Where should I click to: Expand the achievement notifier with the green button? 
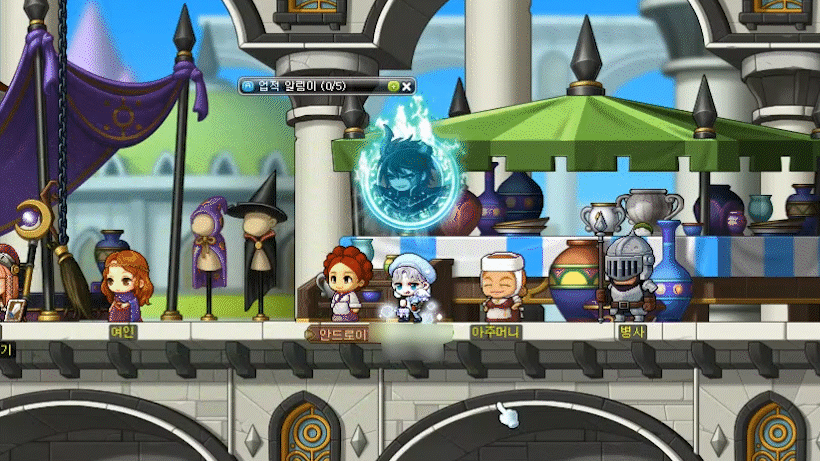pos(393,86)
